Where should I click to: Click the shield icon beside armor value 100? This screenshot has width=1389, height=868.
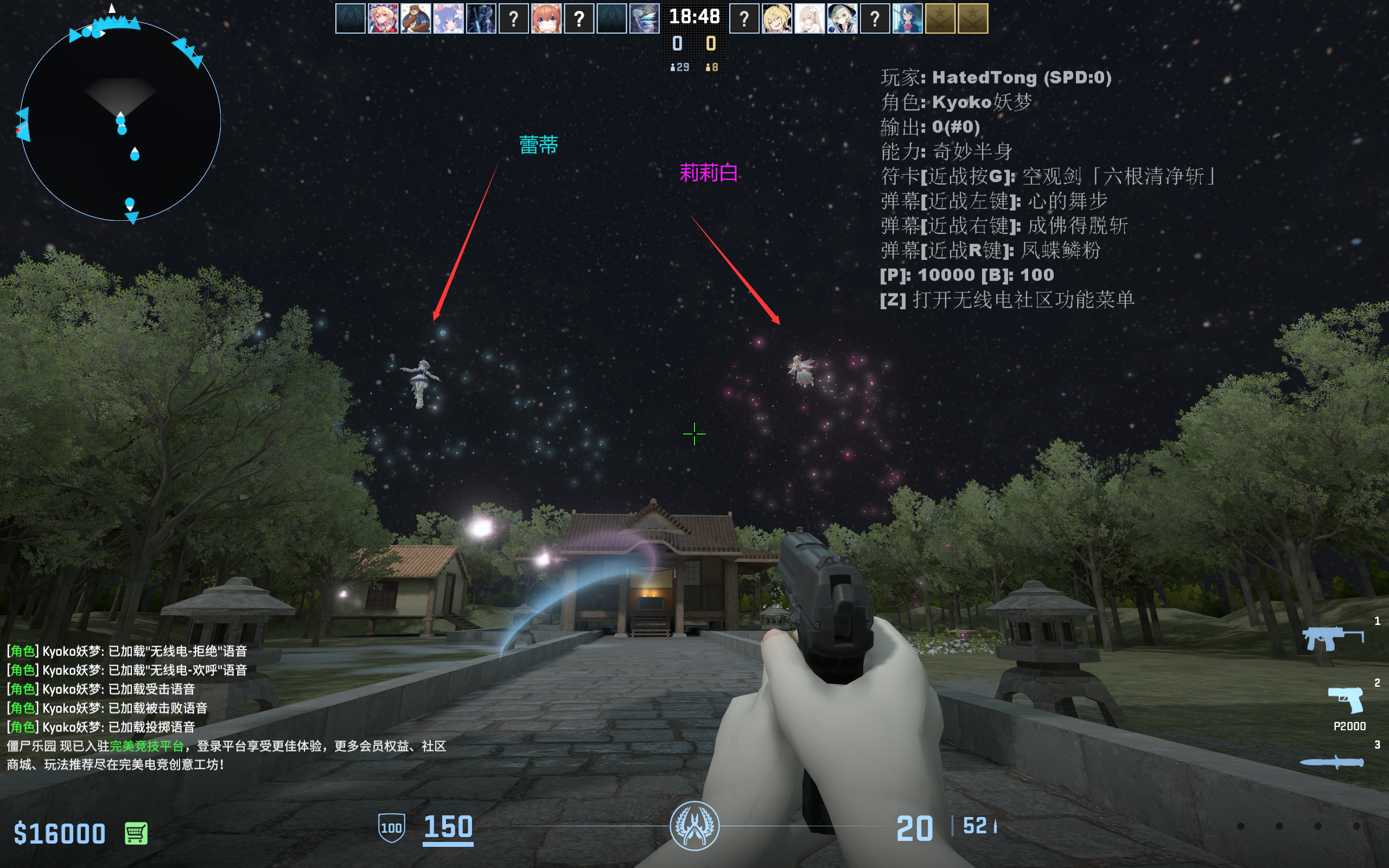[x=392, y=828]
